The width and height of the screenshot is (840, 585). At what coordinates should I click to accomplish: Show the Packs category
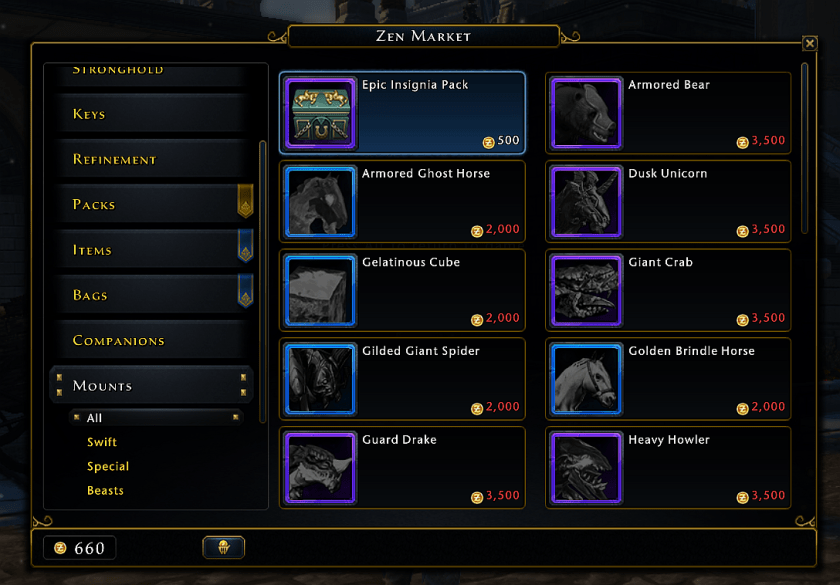tap(150, 204)
